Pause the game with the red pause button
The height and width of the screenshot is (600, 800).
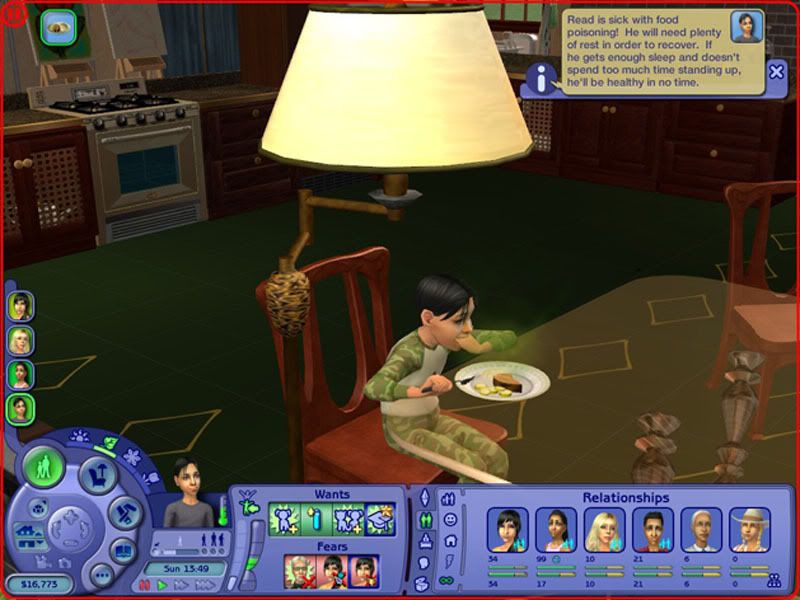click(144, 585)
